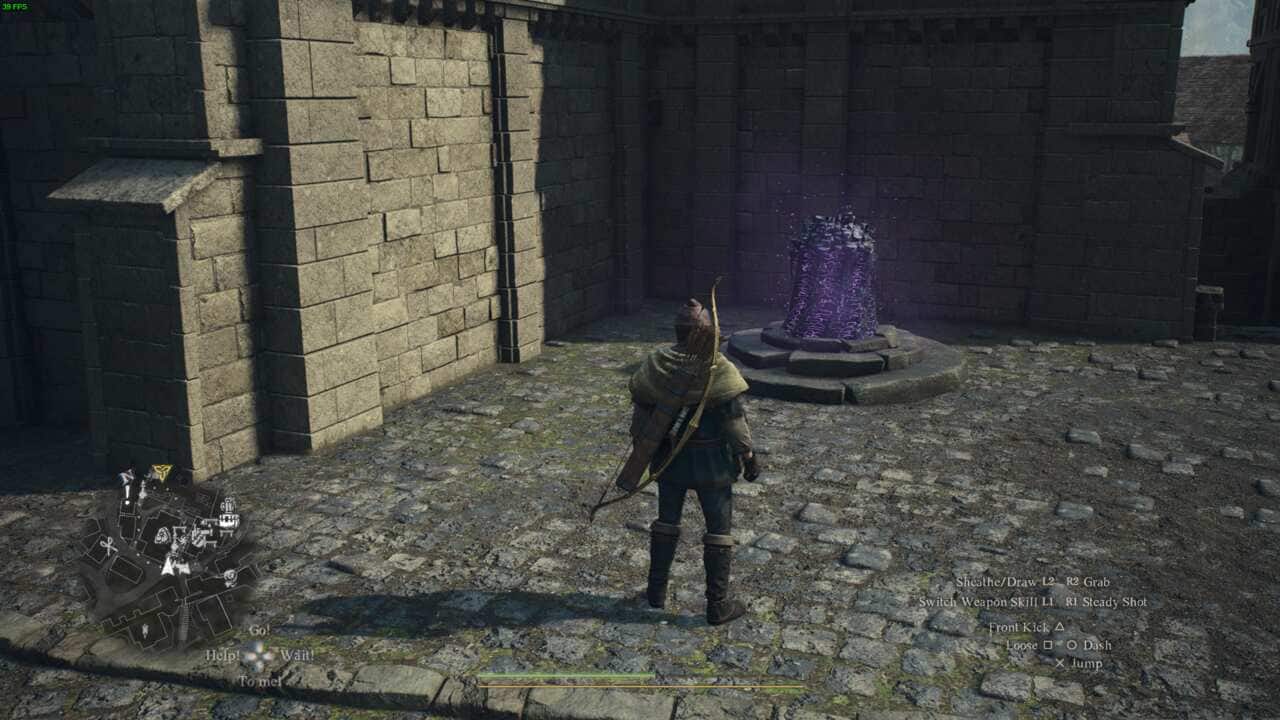Image resolution: width=1280 pixels, height=720 pixels.
Task: Choose the "Help!" pawn command
Action: click(223, 655)
